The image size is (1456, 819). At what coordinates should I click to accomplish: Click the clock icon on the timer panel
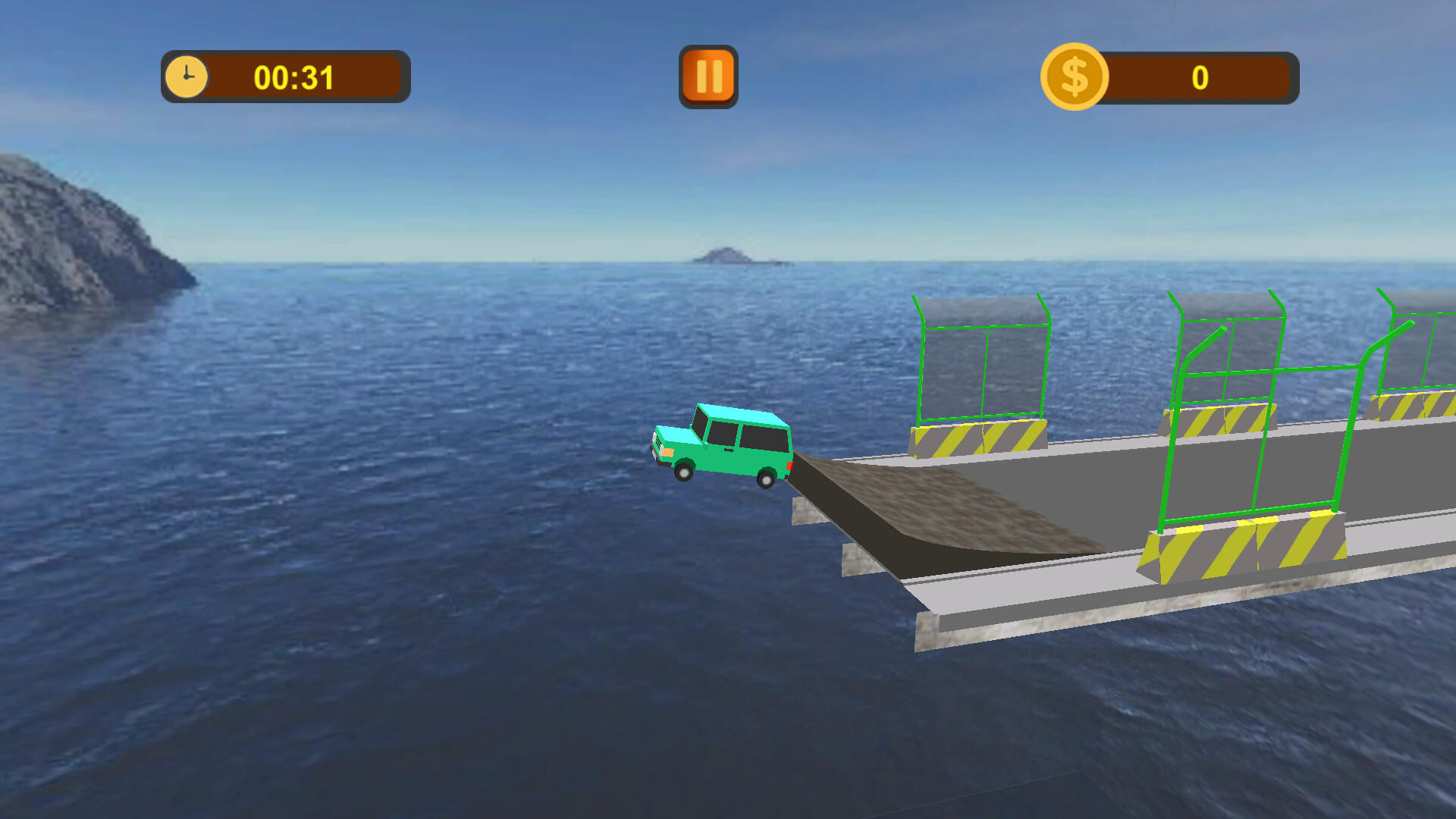[x=186, y=75]
